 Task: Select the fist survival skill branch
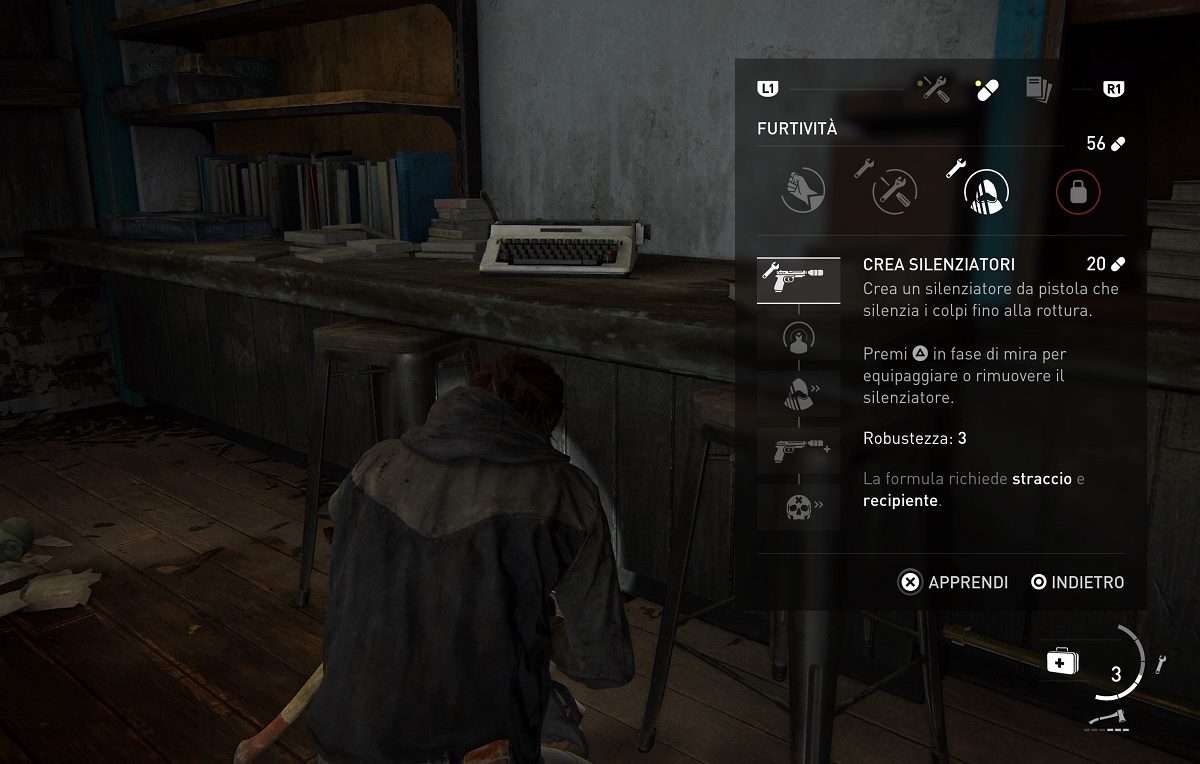(803, 189)
